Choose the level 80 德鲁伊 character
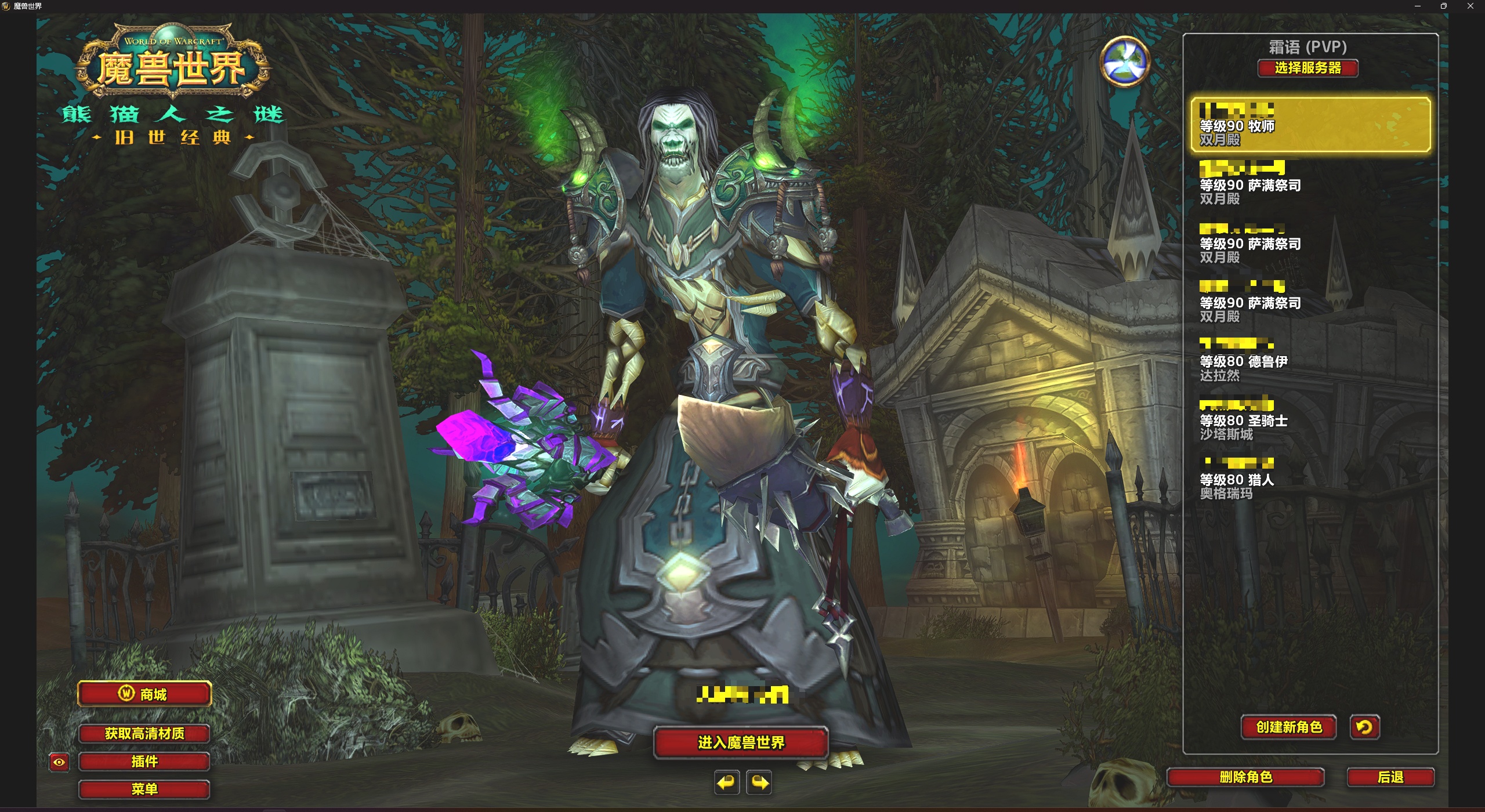The width and height of the screenshot is (1485, 812). pos(1310,361)
